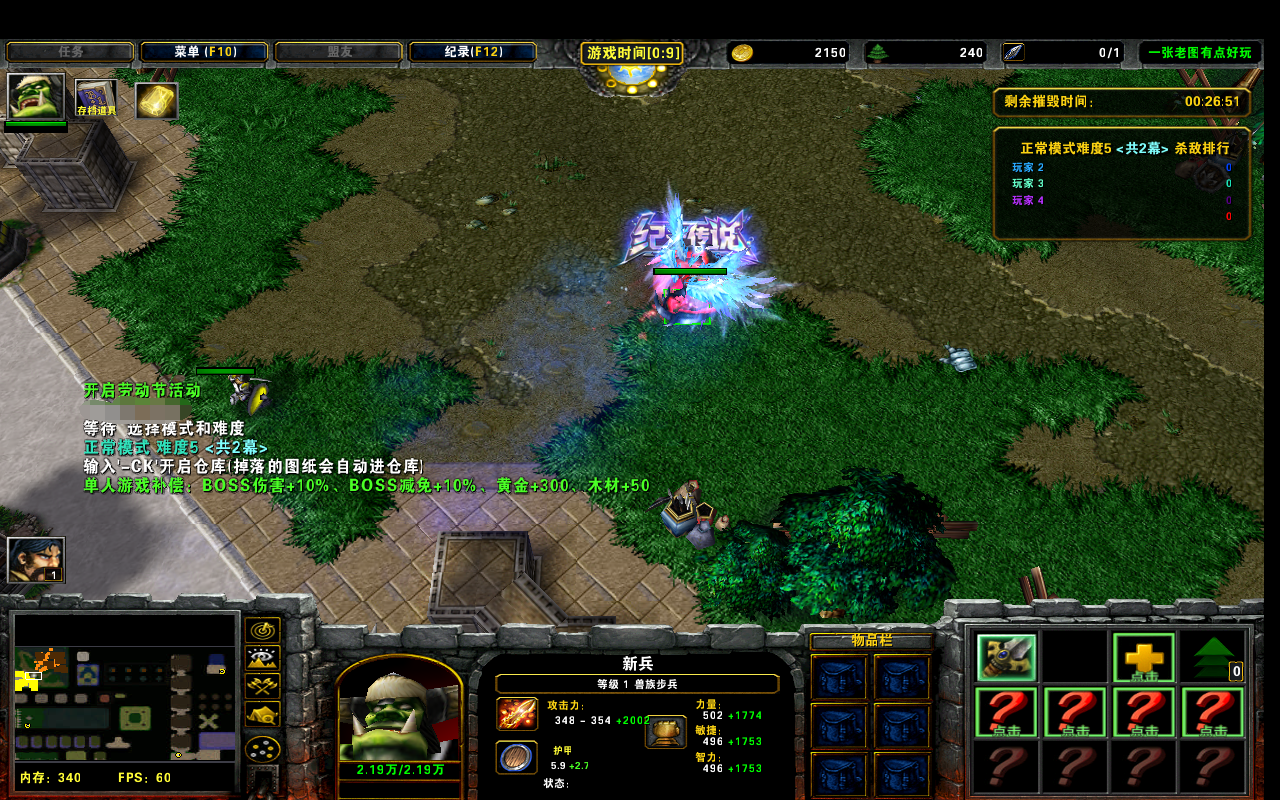Click the orc unit portrait
The height and width of the screenshot is (800, 1280).
pos(399,714)
